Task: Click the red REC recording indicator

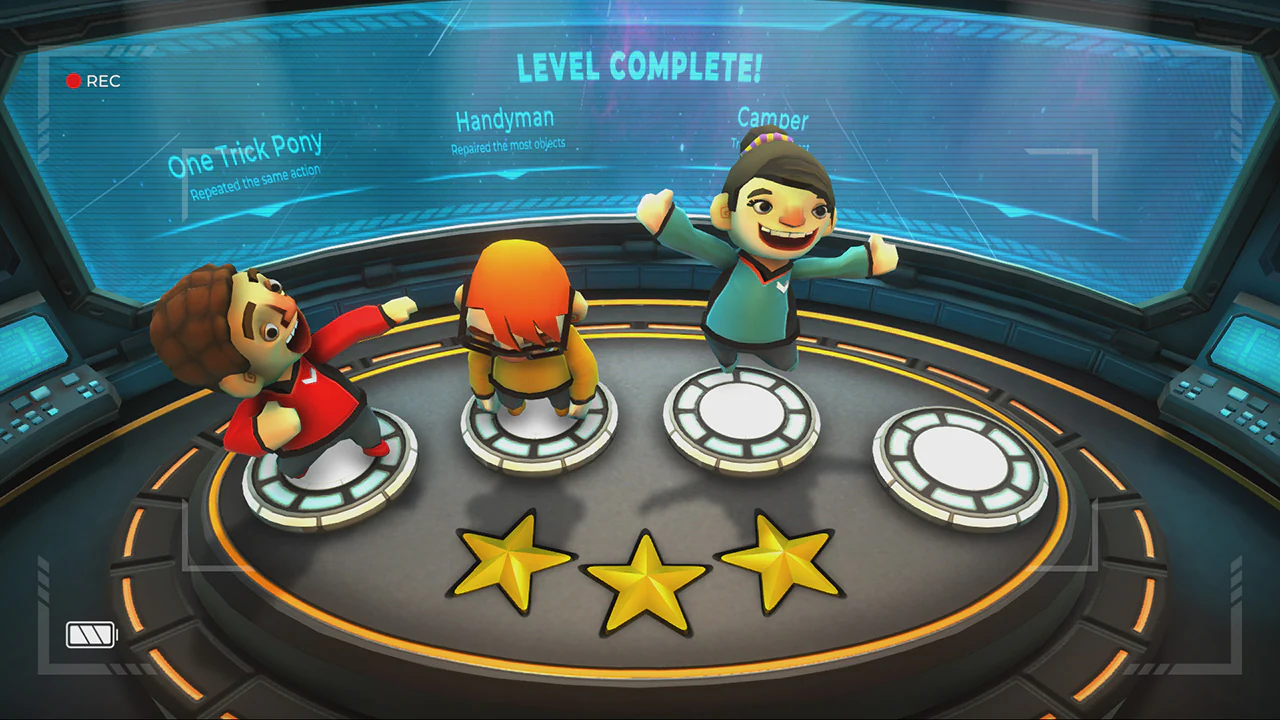Action: point(93,81)
